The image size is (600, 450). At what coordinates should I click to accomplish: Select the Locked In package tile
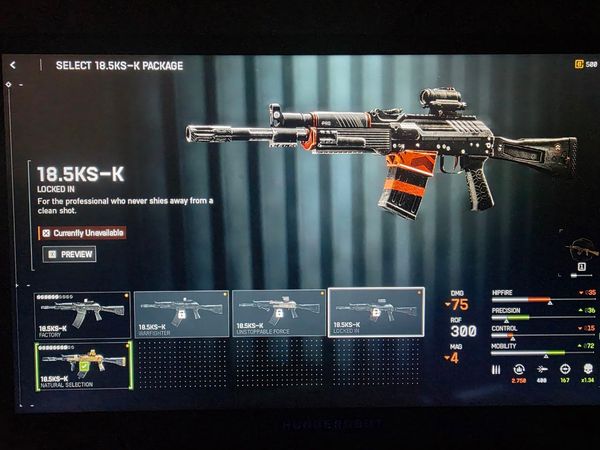pyautogui.click(x=375, y=314)
